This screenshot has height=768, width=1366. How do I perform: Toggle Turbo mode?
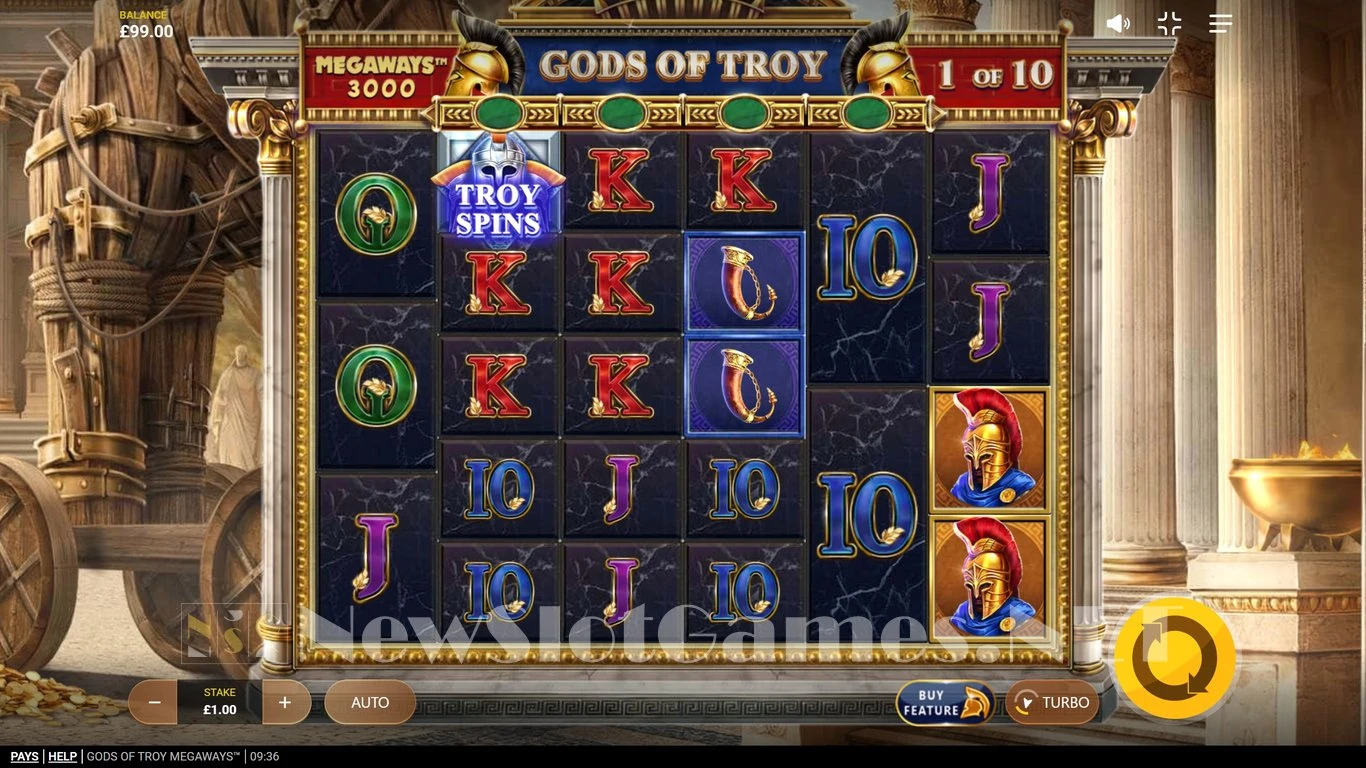pos(1052,703)
